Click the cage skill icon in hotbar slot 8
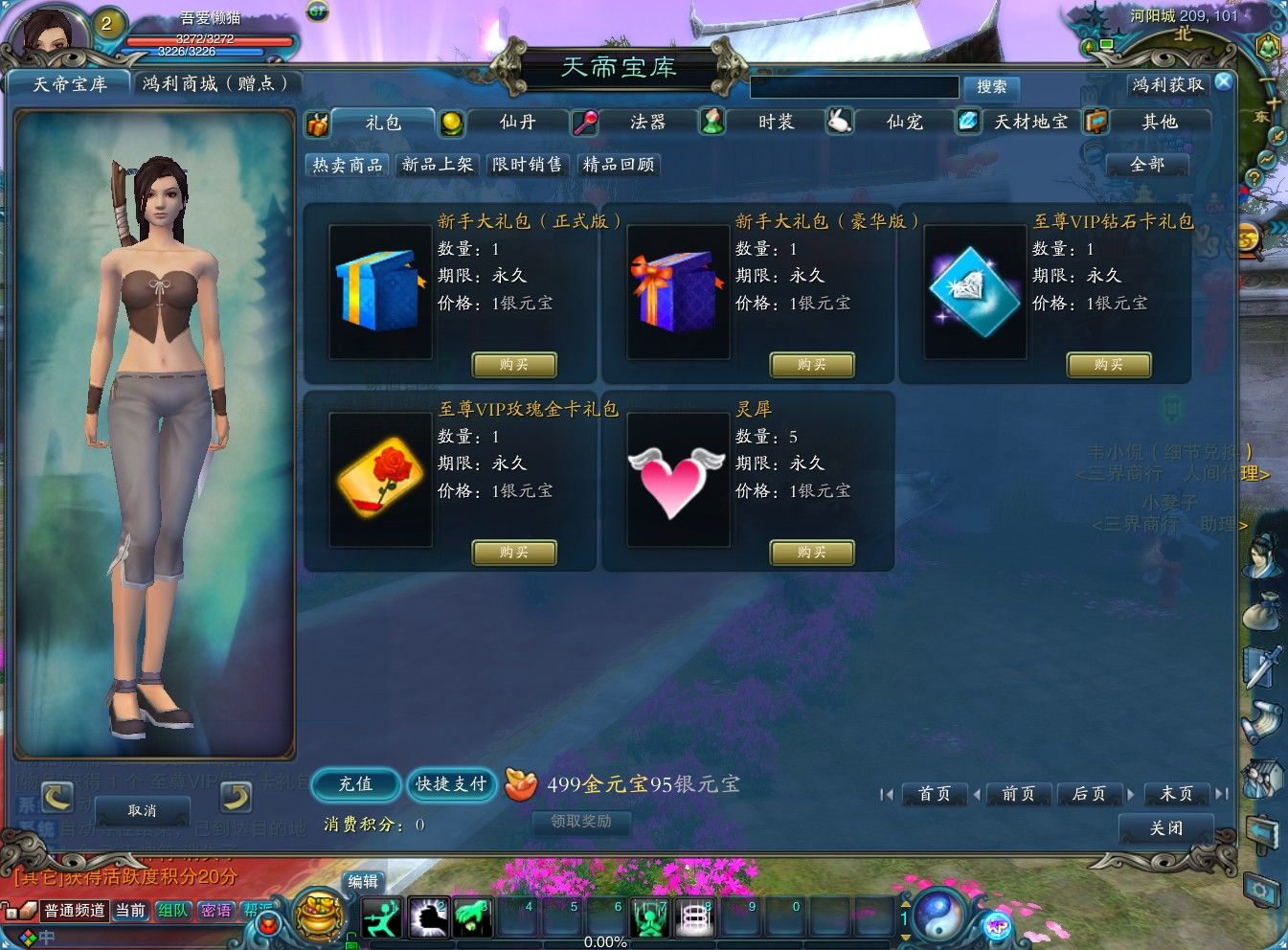 (694, 916)
